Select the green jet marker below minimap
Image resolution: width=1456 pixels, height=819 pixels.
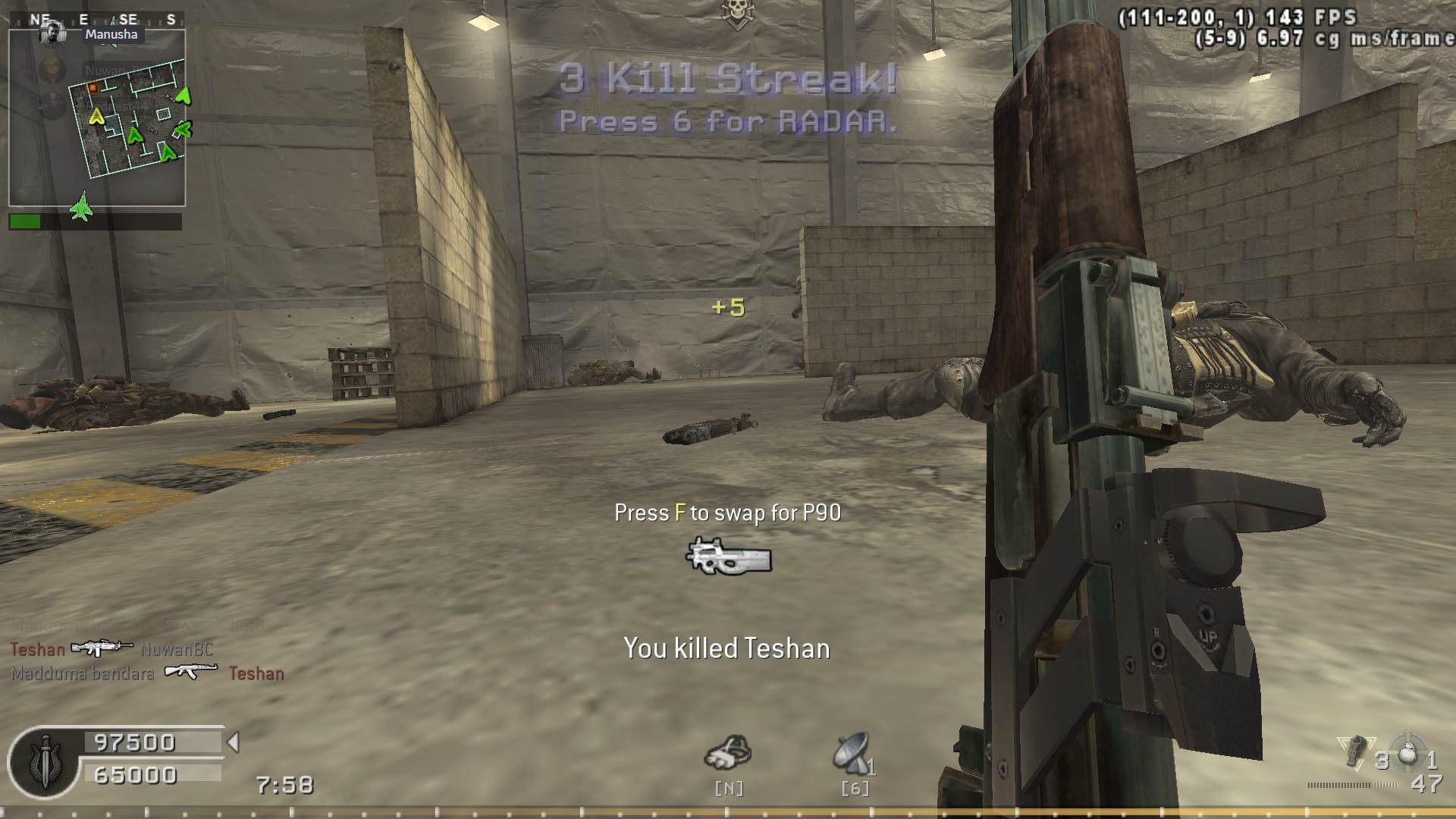pyautogui.click(x=81, y=207)
